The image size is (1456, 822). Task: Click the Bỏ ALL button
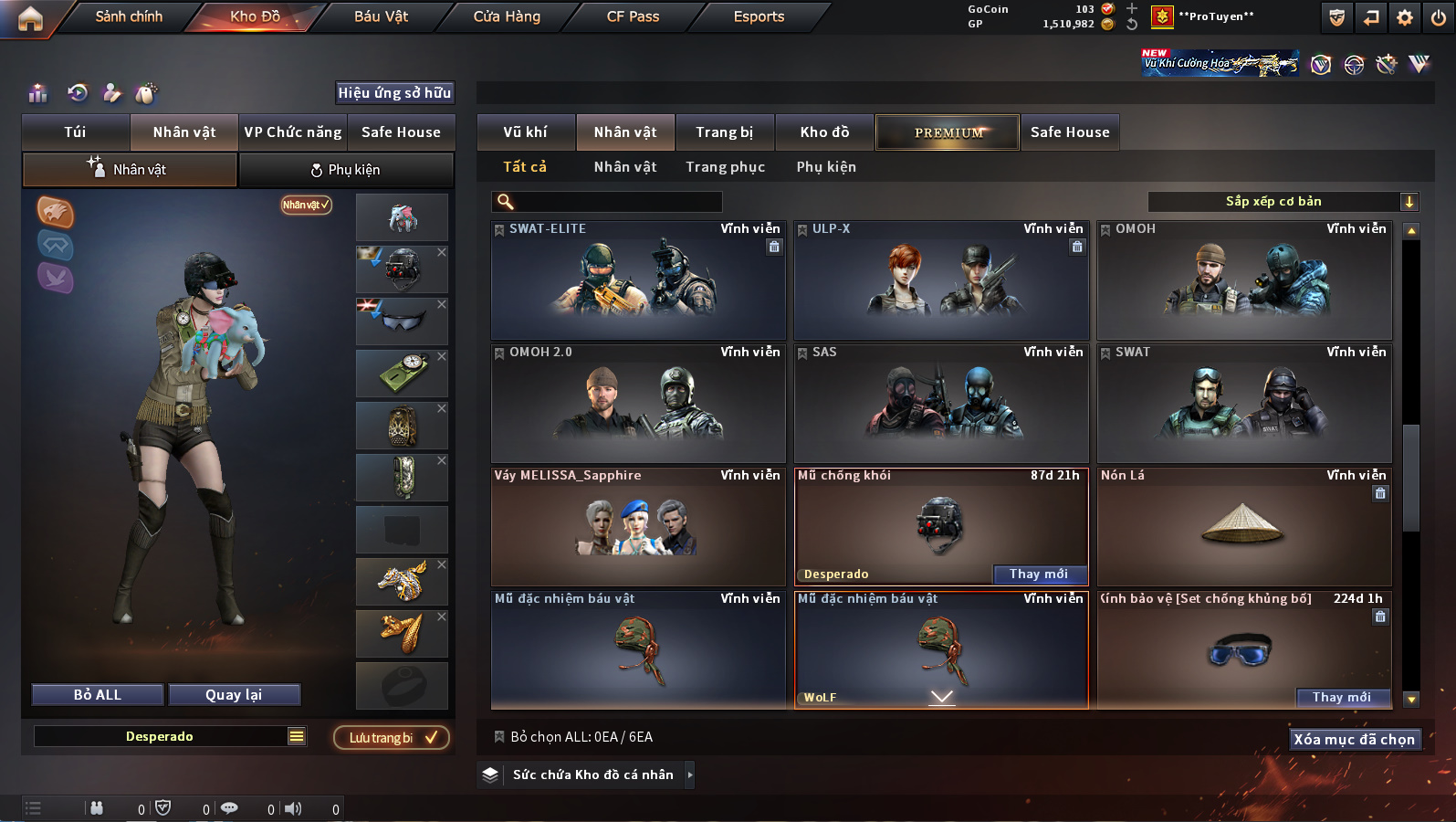coord(98,695)
